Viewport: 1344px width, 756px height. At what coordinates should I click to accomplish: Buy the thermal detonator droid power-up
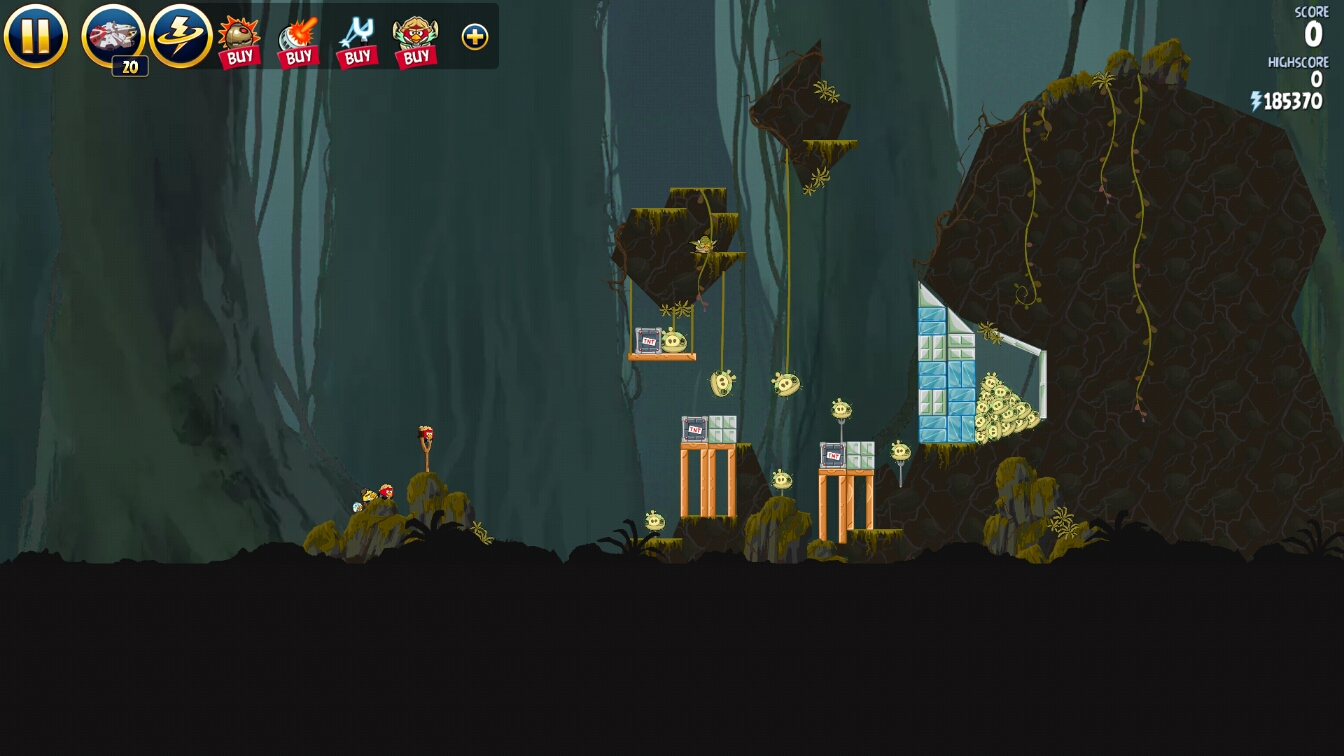coord(239,41)
